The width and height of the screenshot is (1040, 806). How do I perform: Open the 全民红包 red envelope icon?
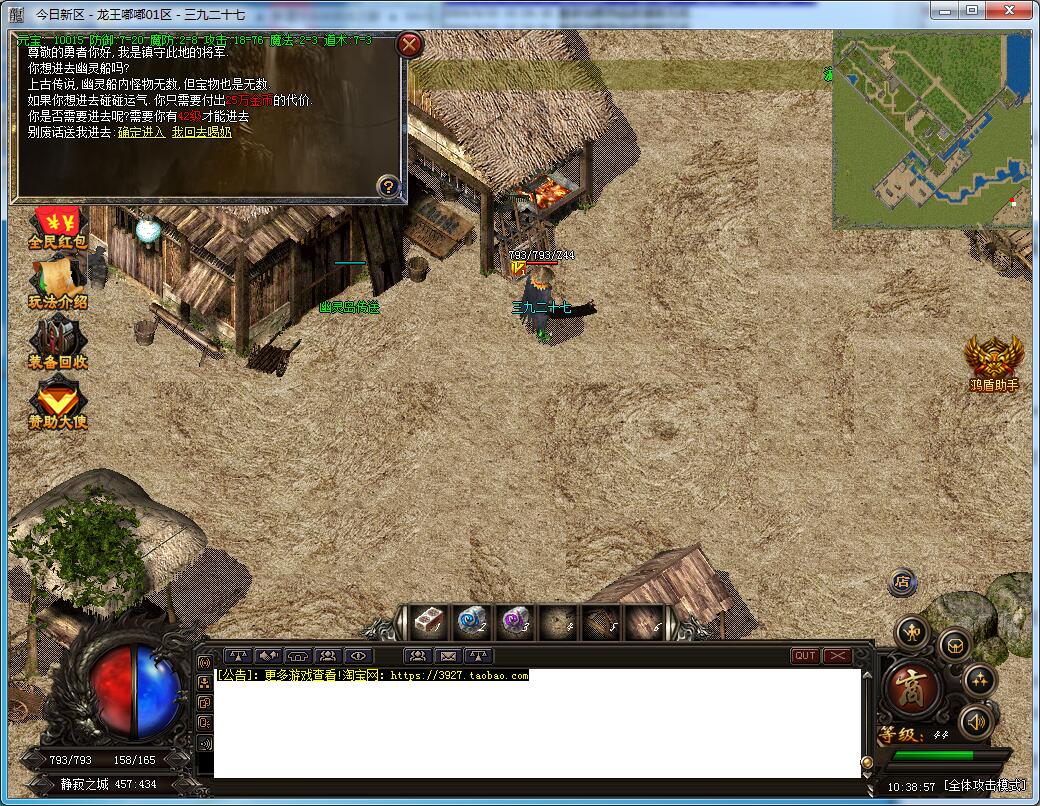click(x=58, y=229)
